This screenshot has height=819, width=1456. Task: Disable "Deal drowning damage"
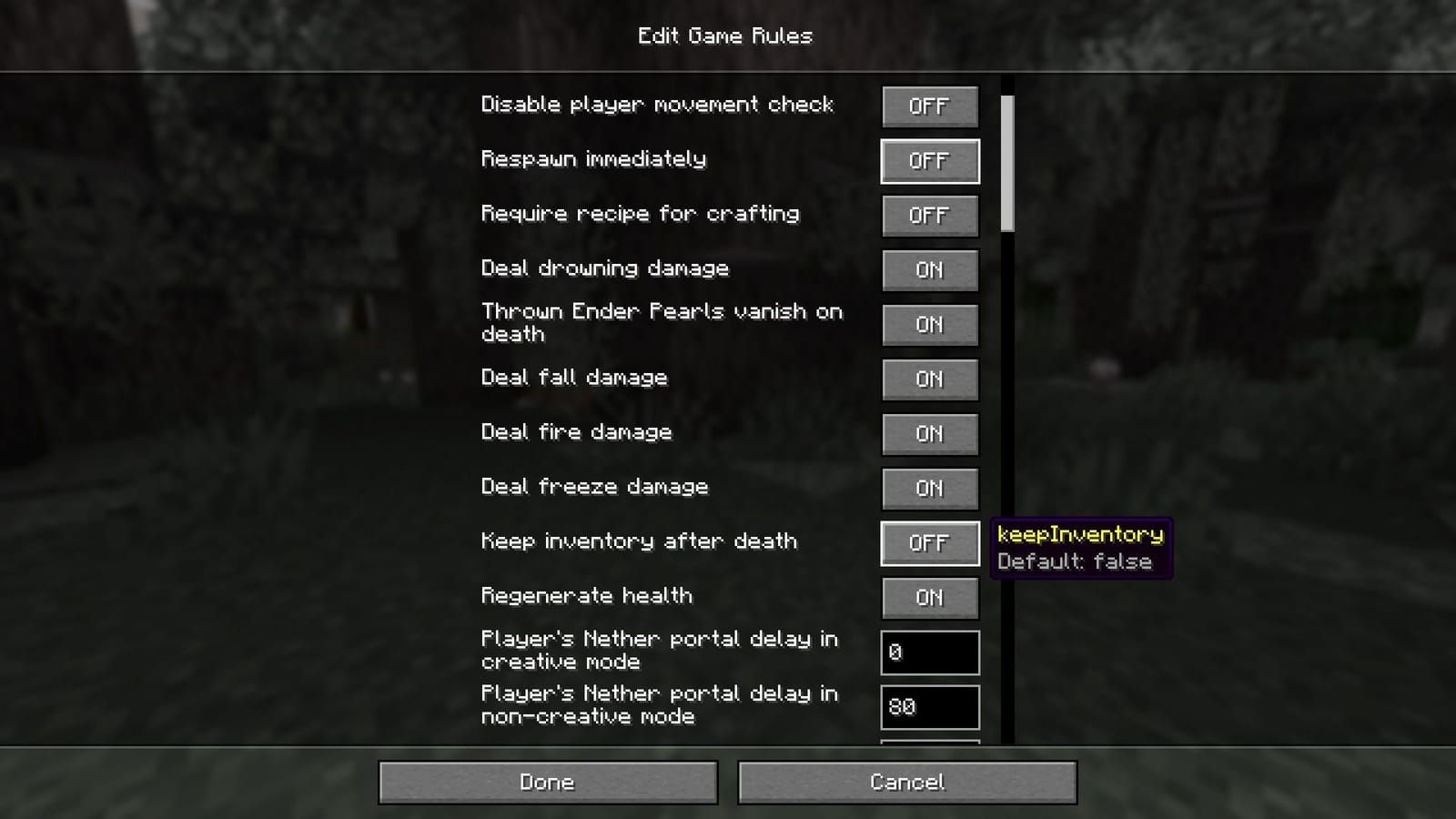click(929, 270)
